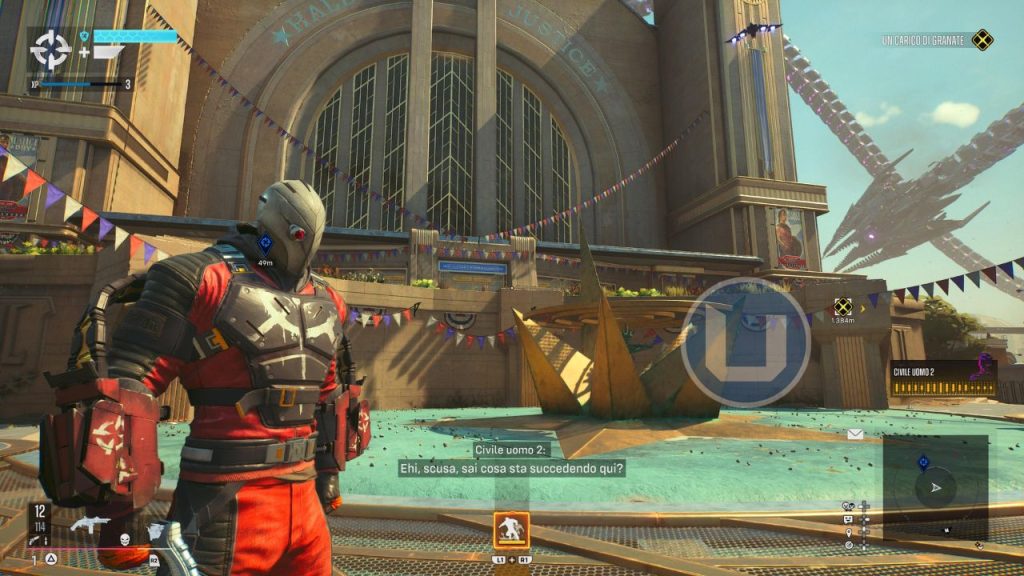Select the blue waypoint marker showing 49m

click(x=266, y=243)
